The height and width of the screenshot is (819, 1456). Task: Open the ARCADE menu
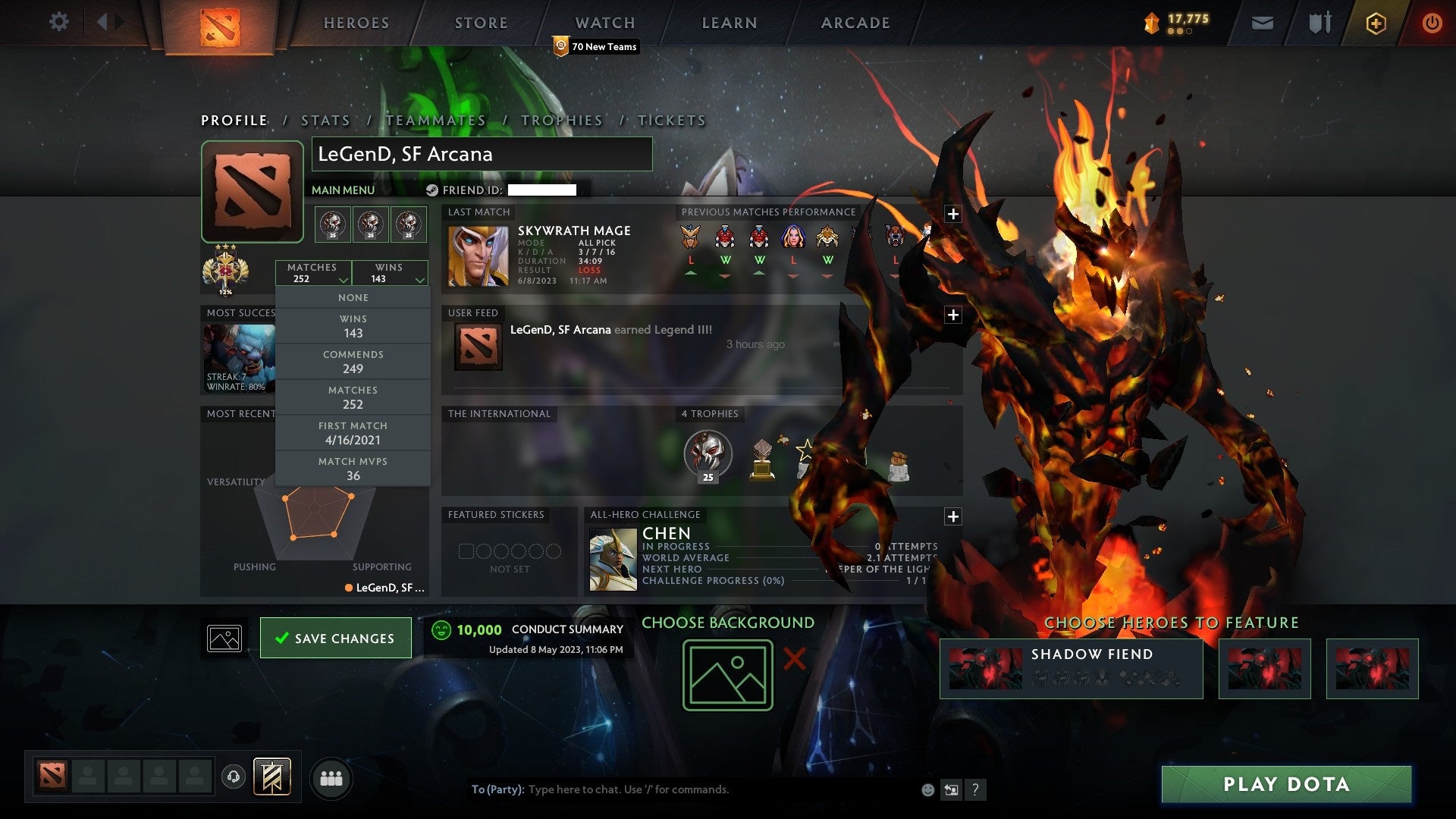(855, 23)
